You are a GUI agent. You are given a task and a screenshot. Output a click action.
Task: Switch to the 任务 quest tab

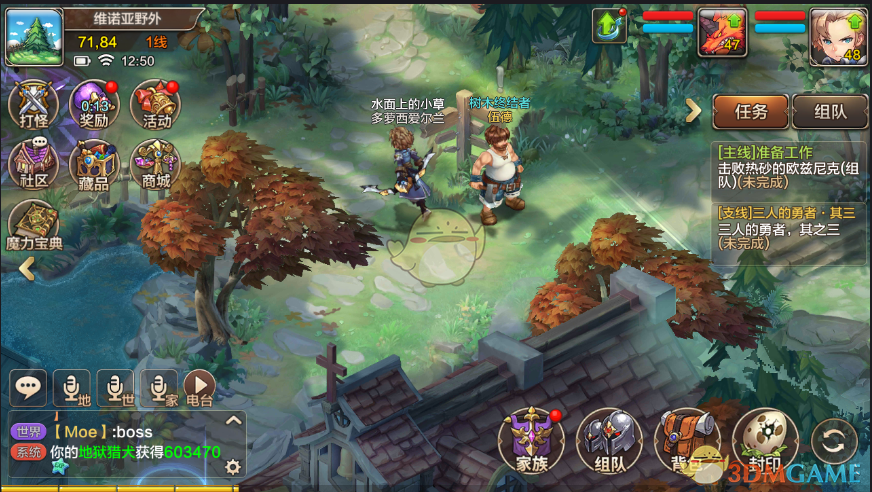point(750,112)
